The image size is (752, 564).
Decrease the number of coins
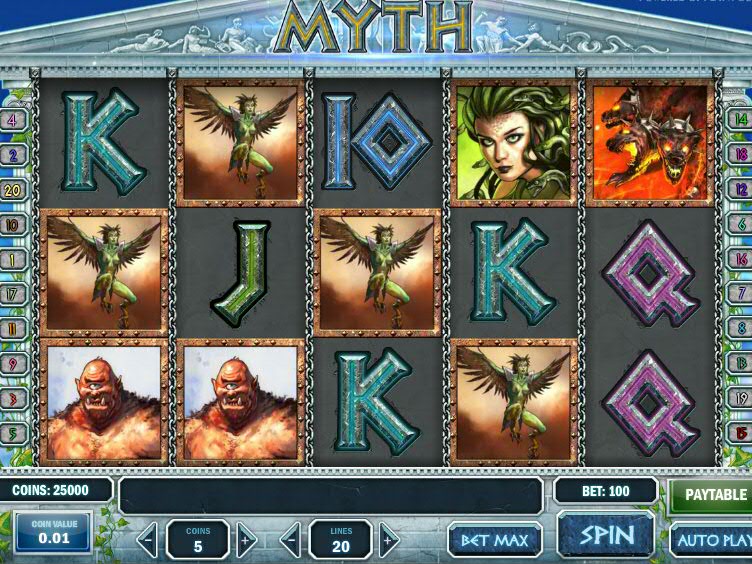click(148, 540)
